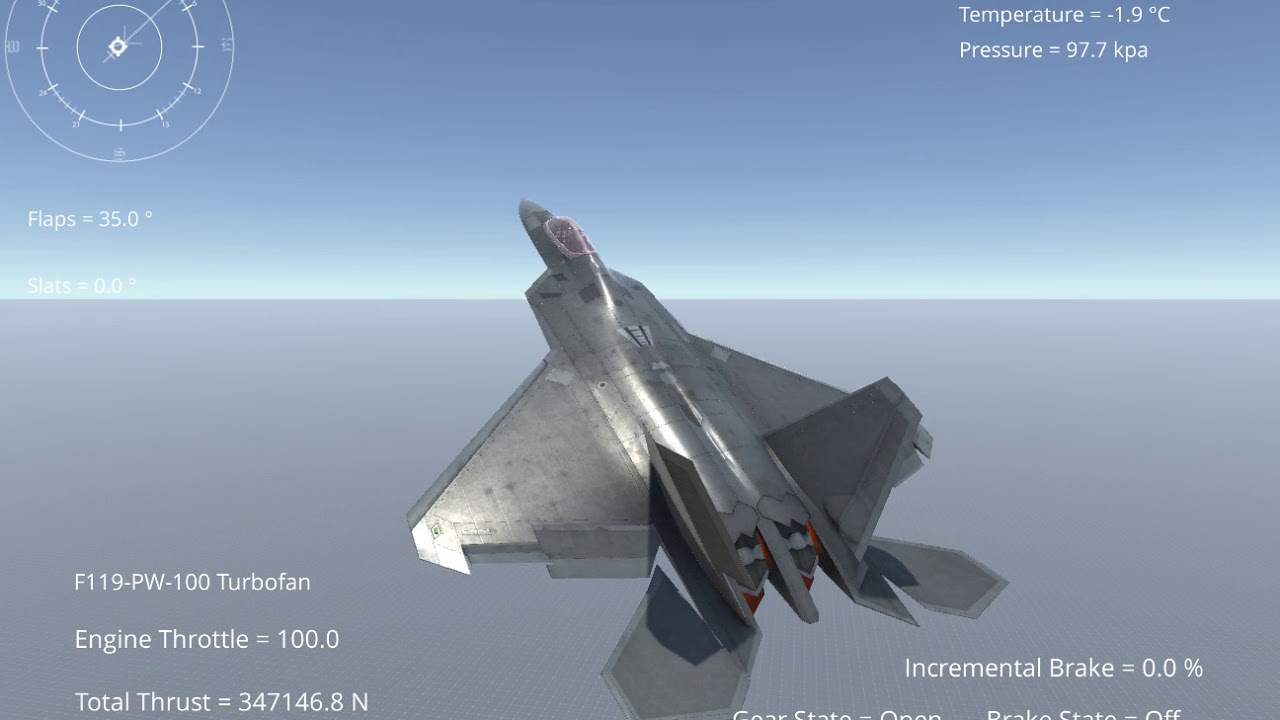Click the heading marker 12 on the compass
Image resolution: width=1280 pixels, height=720 pixels.
coord(198,90)
